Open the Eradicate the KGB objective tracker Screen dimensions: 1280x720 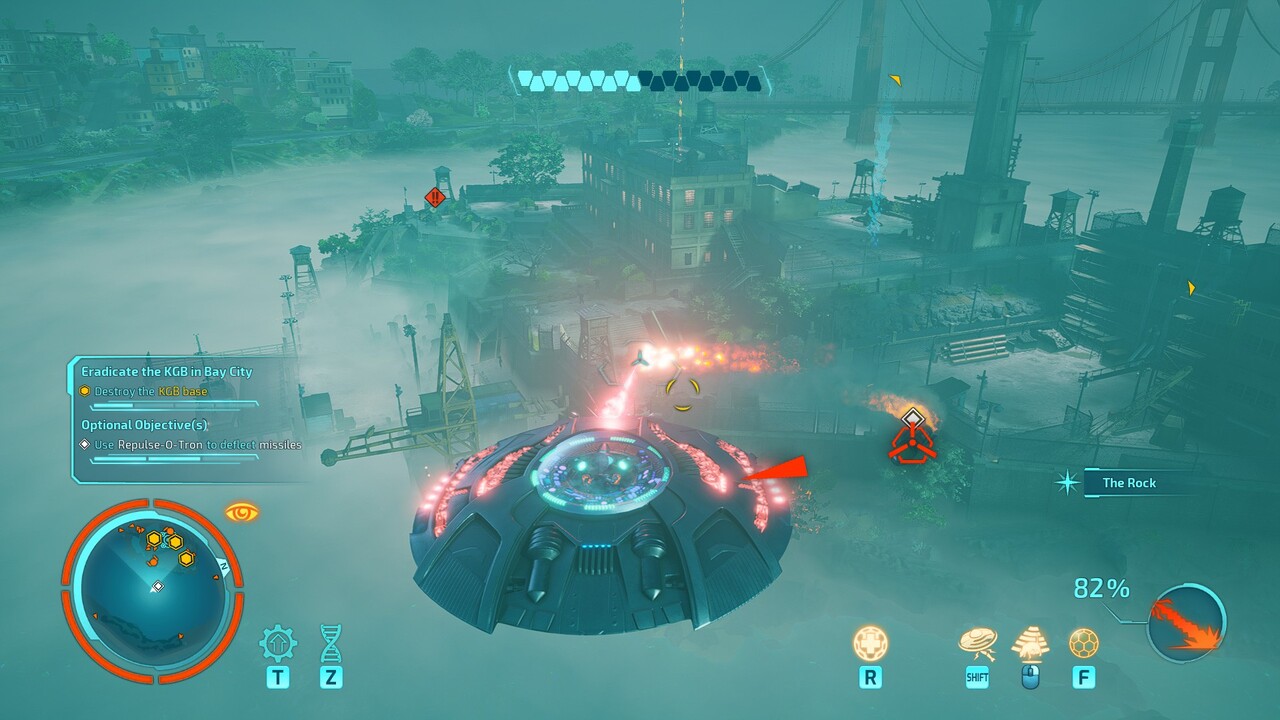(x=167, y=371)
